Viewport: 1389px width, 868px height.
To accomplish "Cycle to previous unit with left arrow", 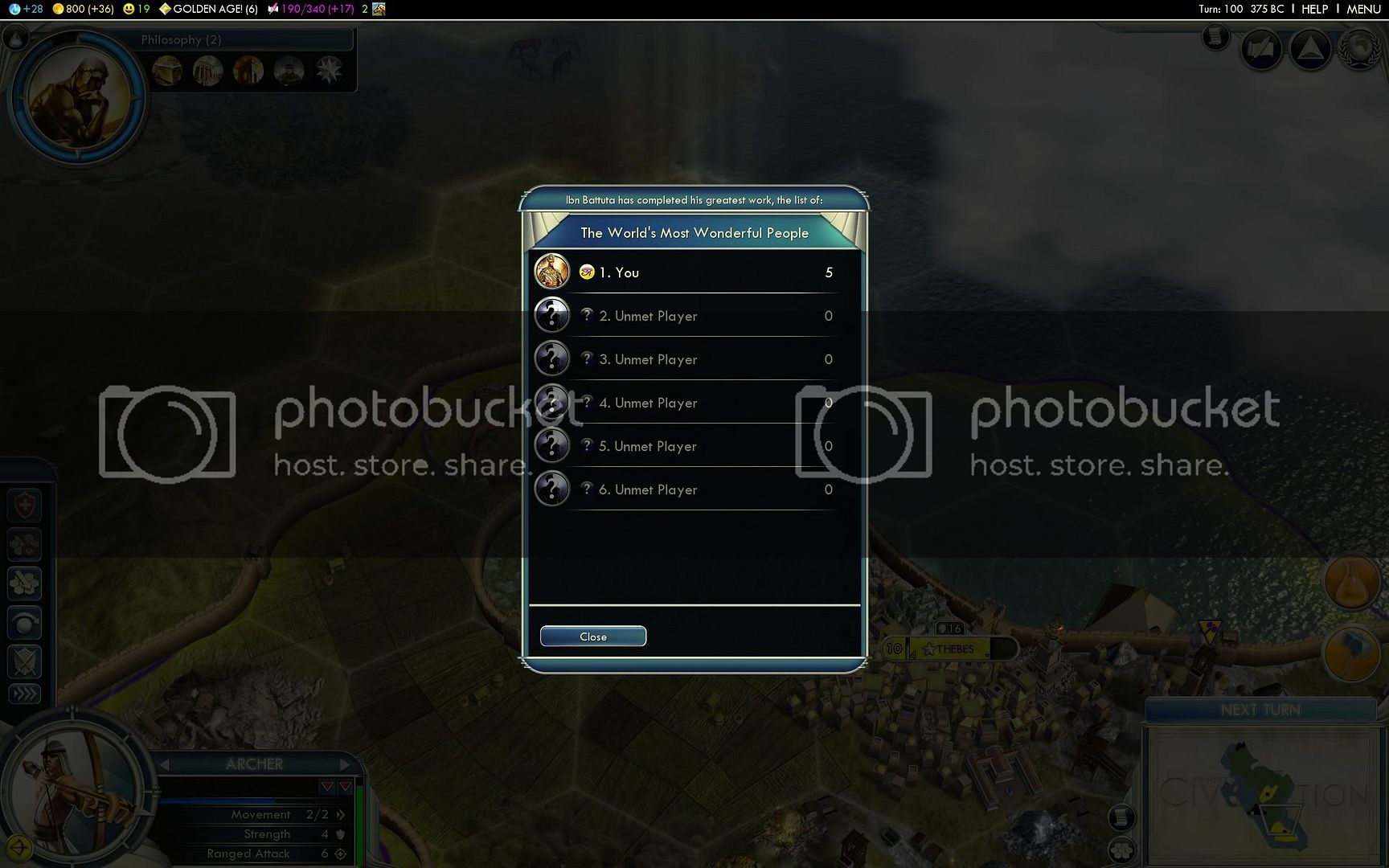I will coord(165,764).
